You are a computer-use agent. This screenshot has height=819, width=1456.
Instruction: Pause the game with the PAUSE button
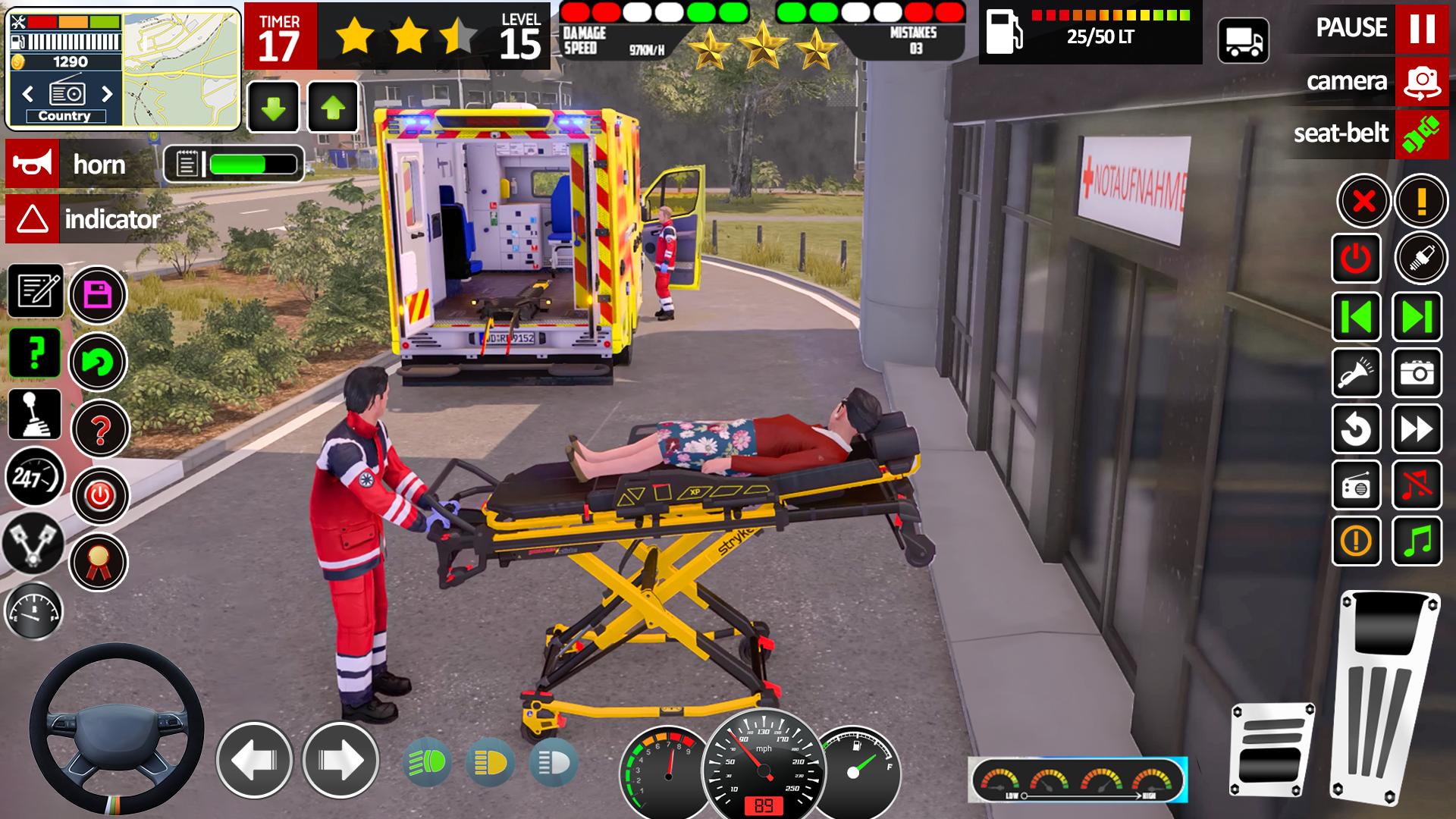click(x=1421, y=28)
